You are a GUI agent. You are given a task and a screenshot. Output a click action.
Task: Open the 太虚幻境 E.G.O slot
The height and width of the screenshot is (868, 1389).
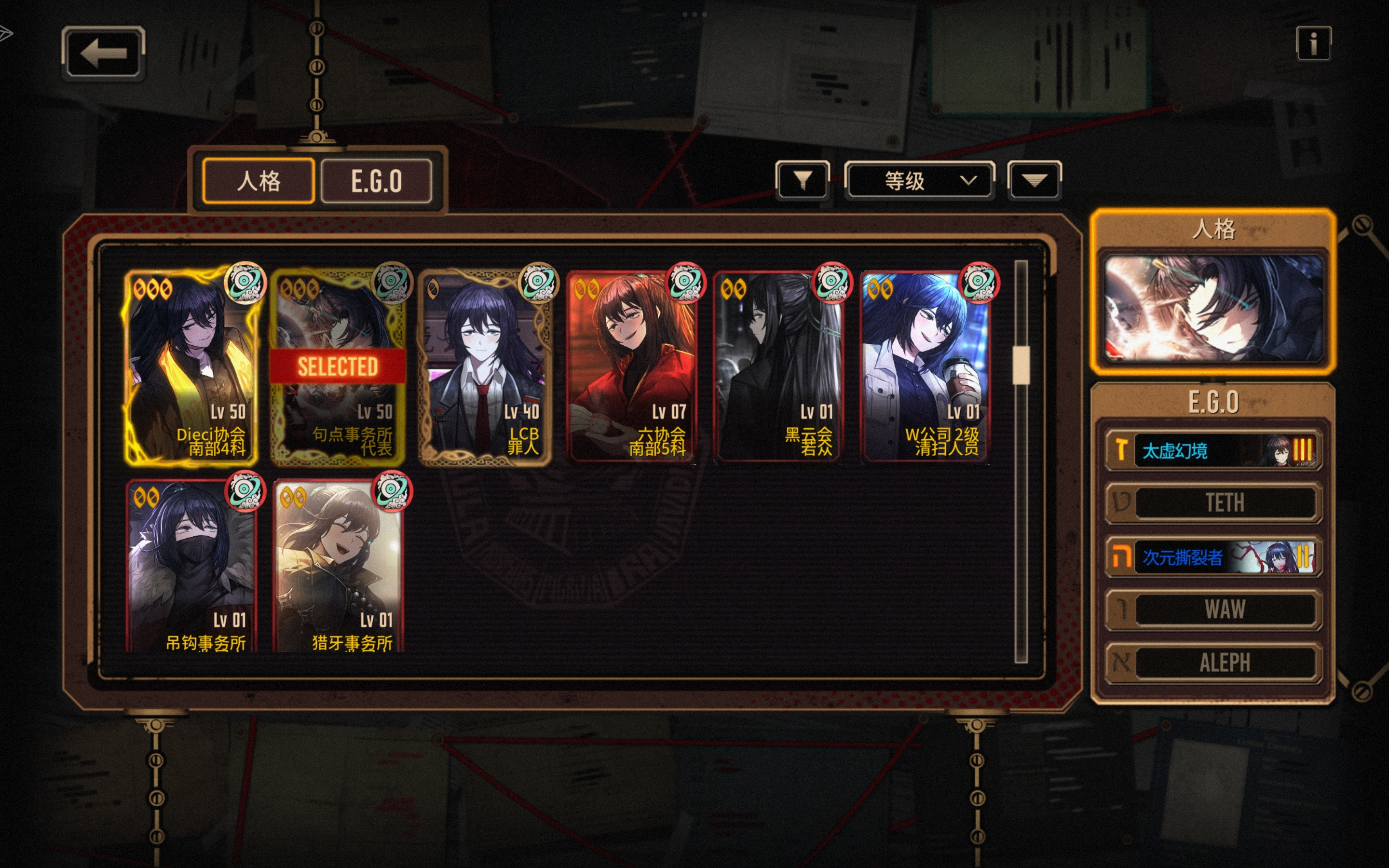click(x=1213, y=451)
